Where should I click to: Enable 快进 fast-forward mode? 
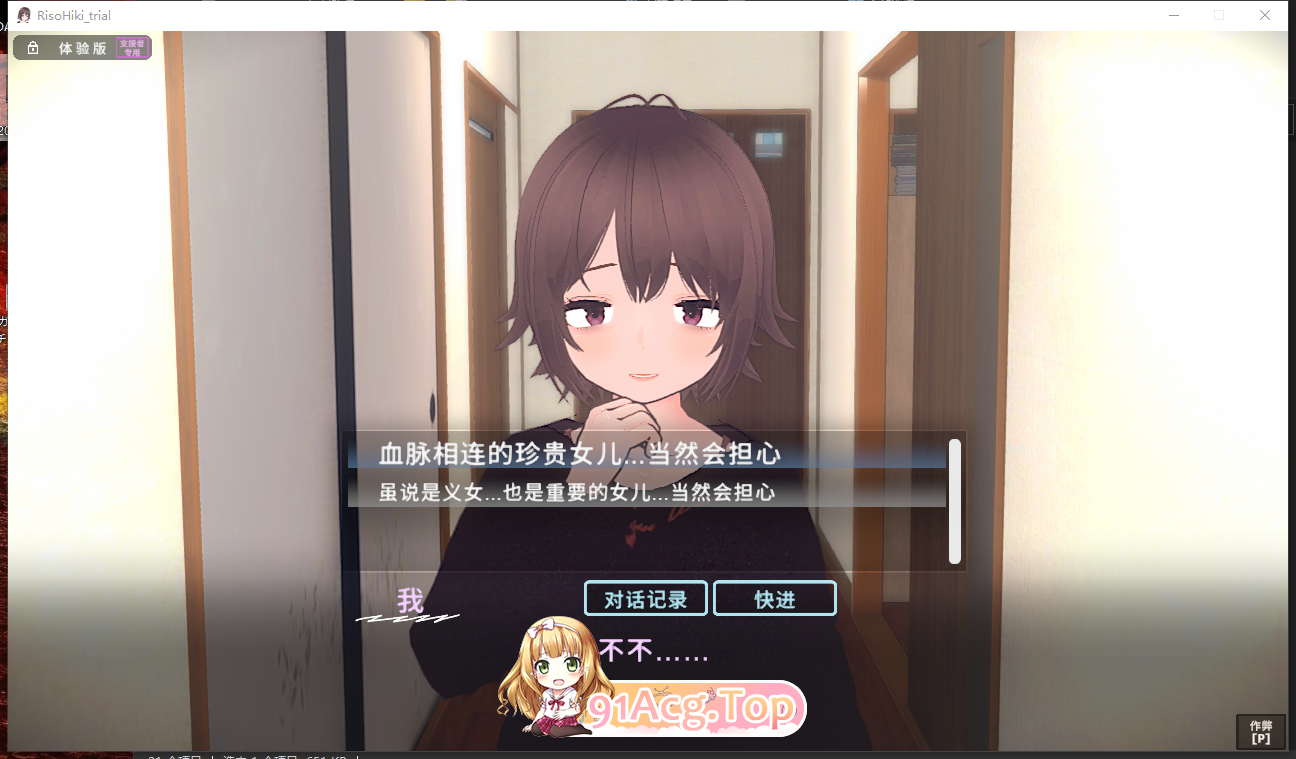click(774, 598)
